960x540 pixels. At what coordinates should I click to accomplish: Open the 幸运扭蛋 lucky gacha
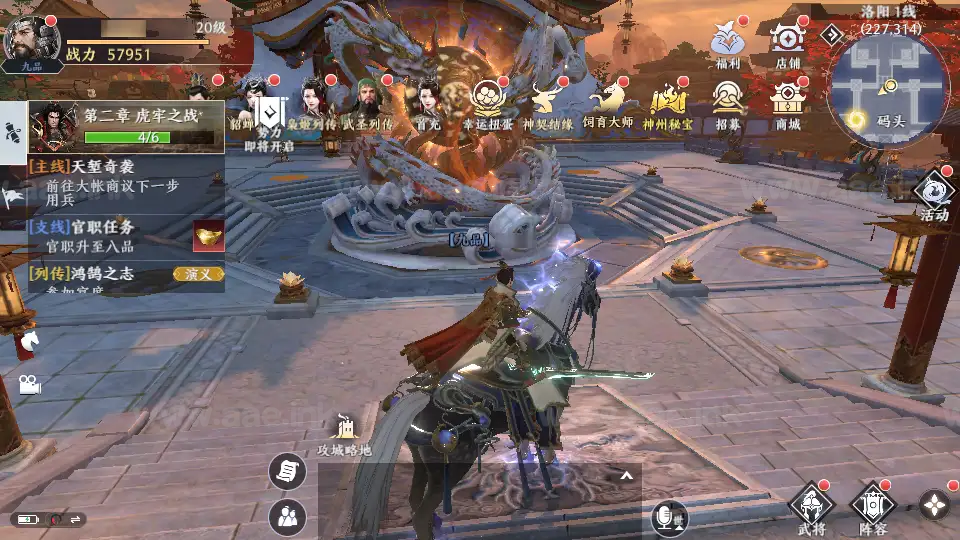(x=488, y=104)
